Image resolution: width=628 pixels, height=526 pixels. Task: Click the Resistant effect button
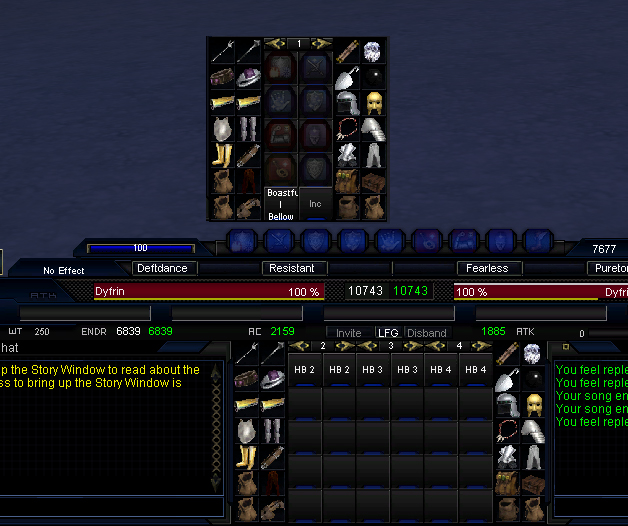click(292, 268)
